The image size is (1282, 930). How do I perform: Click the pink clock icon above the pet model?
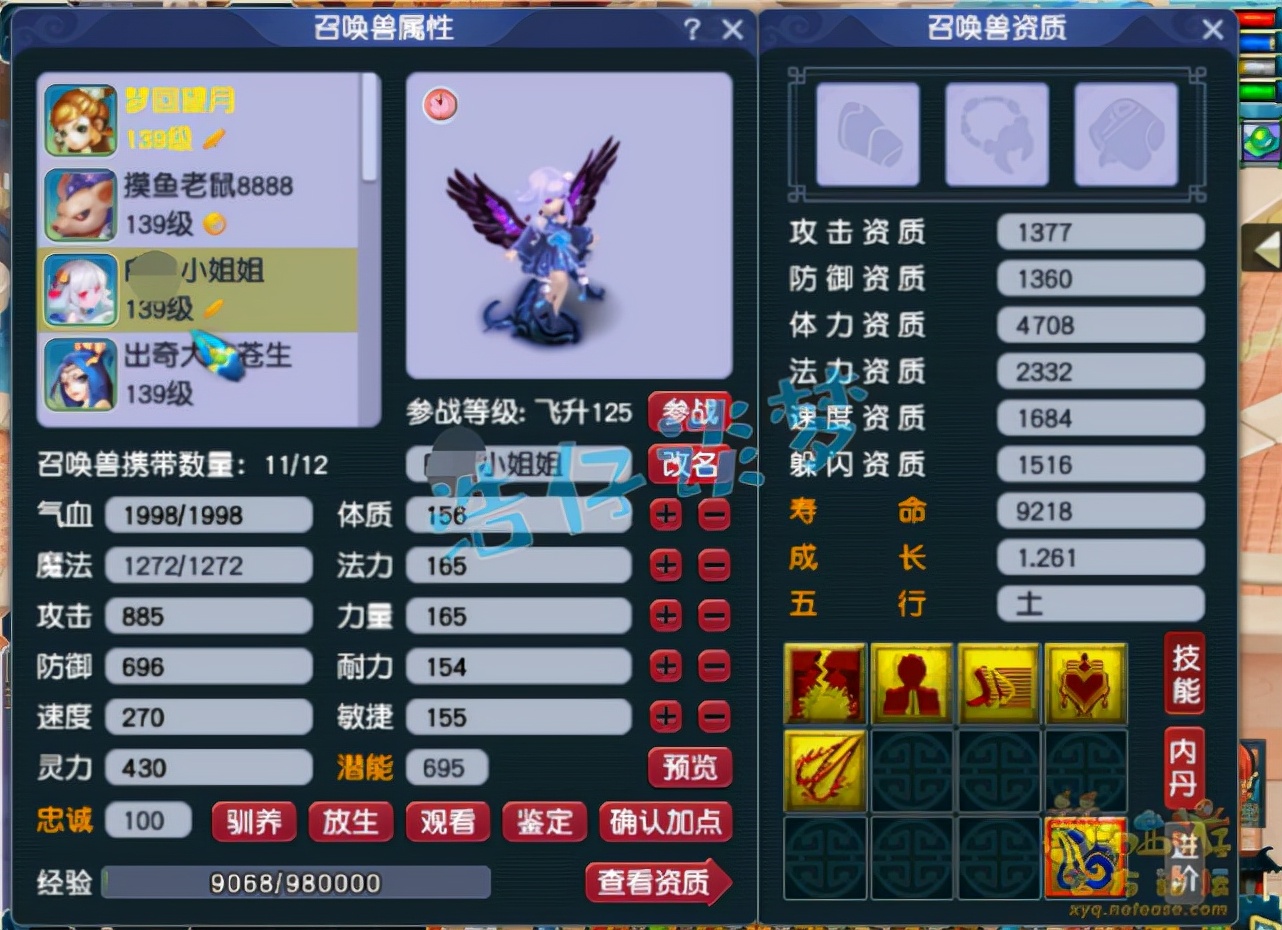[x=441, y=105]
